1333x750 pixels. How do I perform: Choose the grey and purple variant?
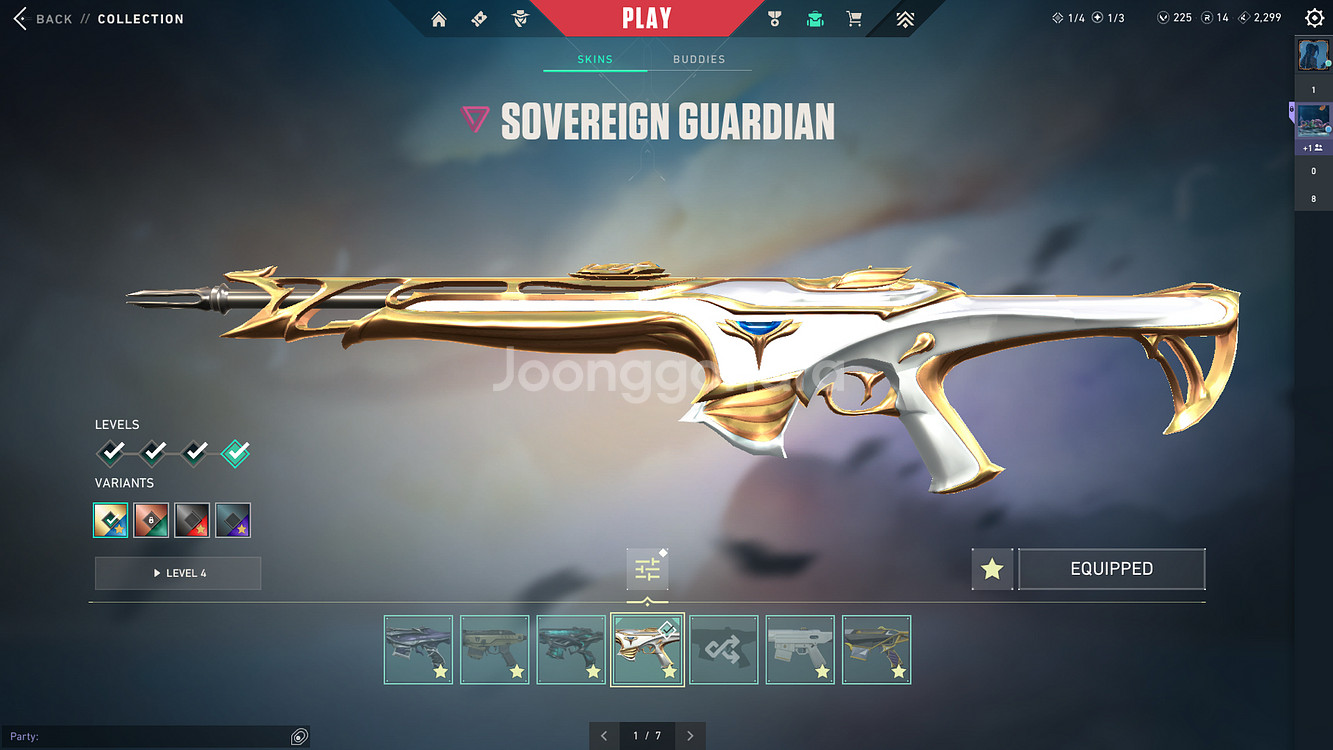click(x=233, y=520)
